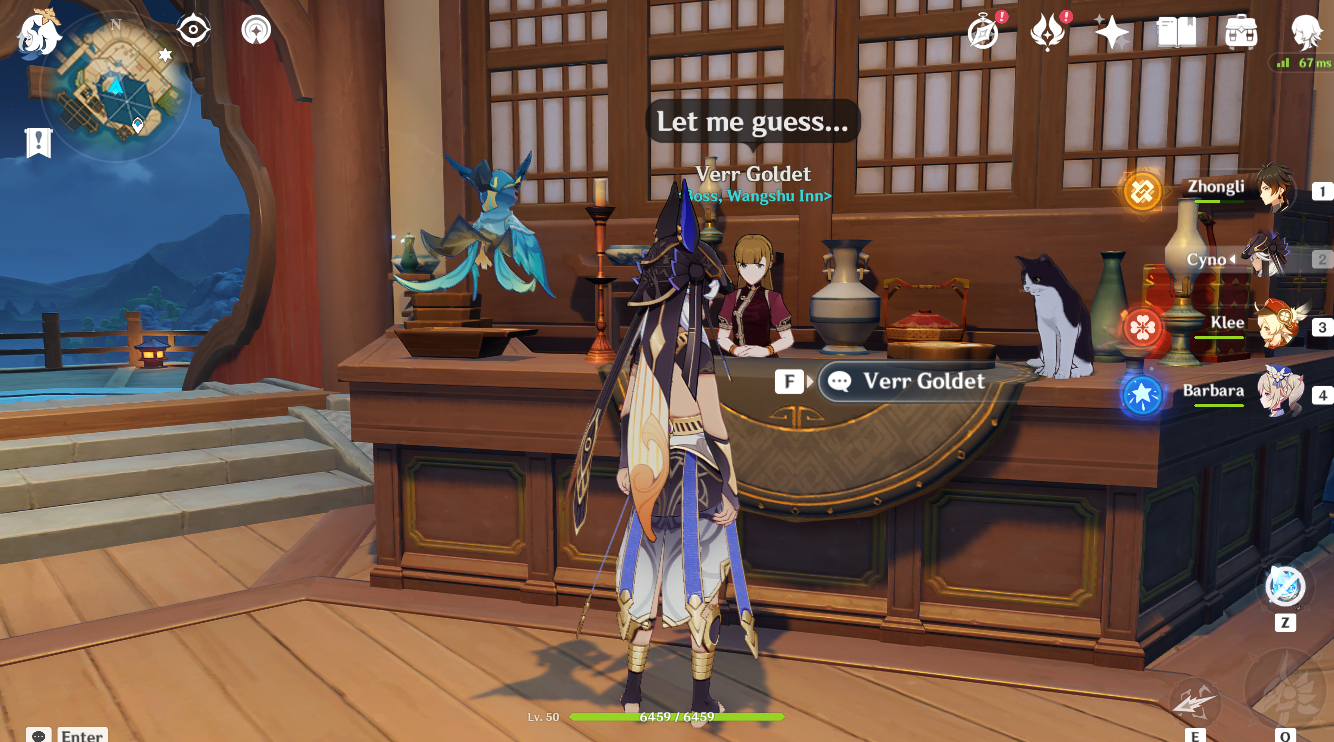Click the 'Let me guess...' speech bubble

pos(752,121)
